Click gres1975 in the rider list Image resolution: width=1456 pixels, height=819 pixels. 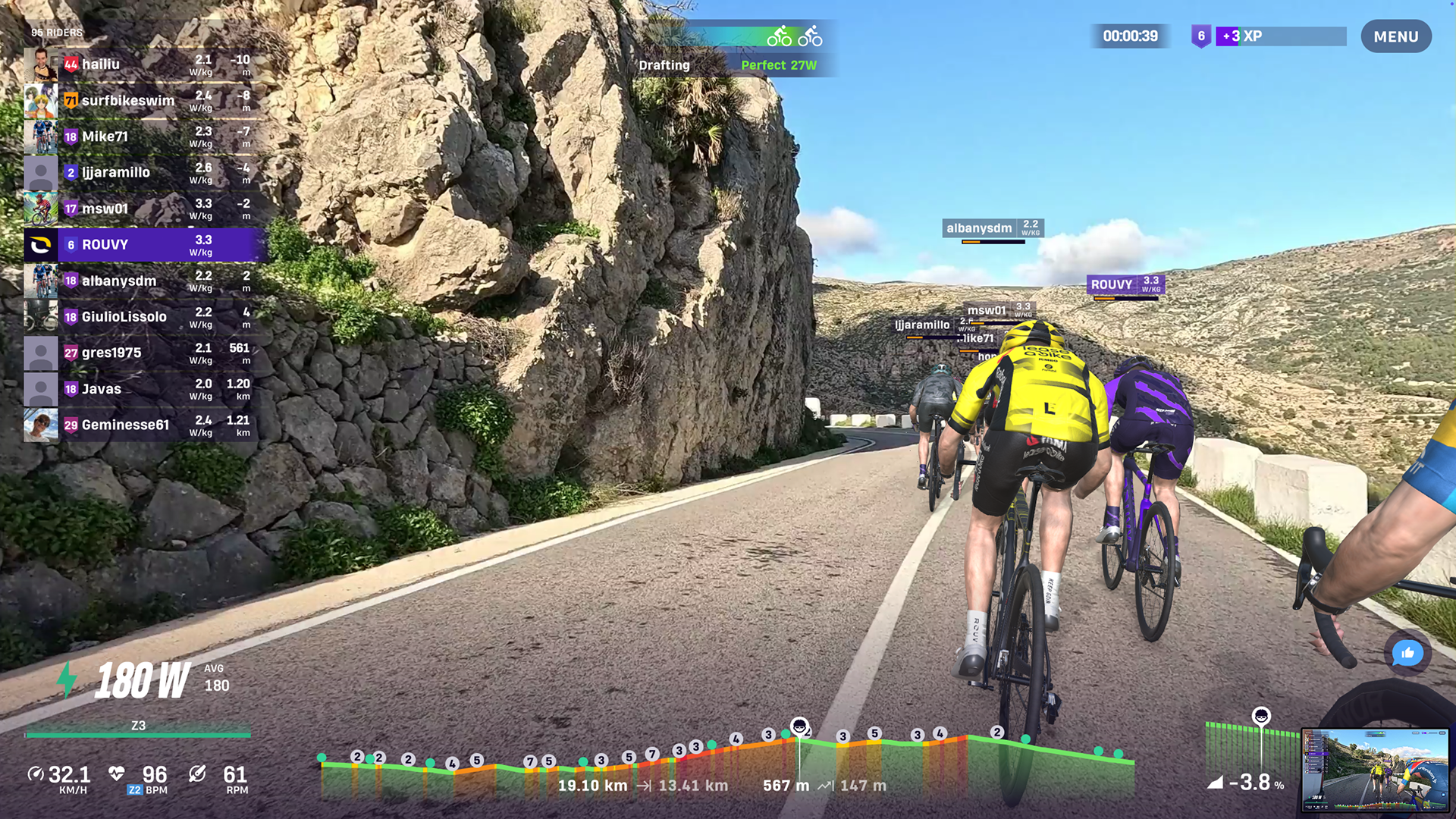click(144, 353)
